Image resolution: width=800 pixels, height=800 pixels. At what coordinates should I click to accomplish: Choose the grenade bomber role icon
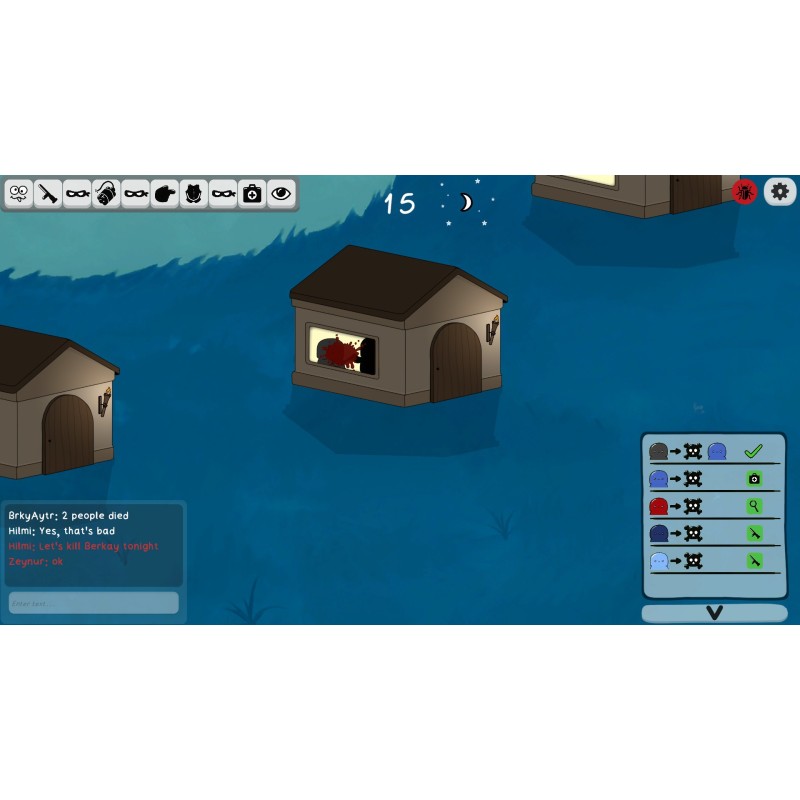coord(107,193)
